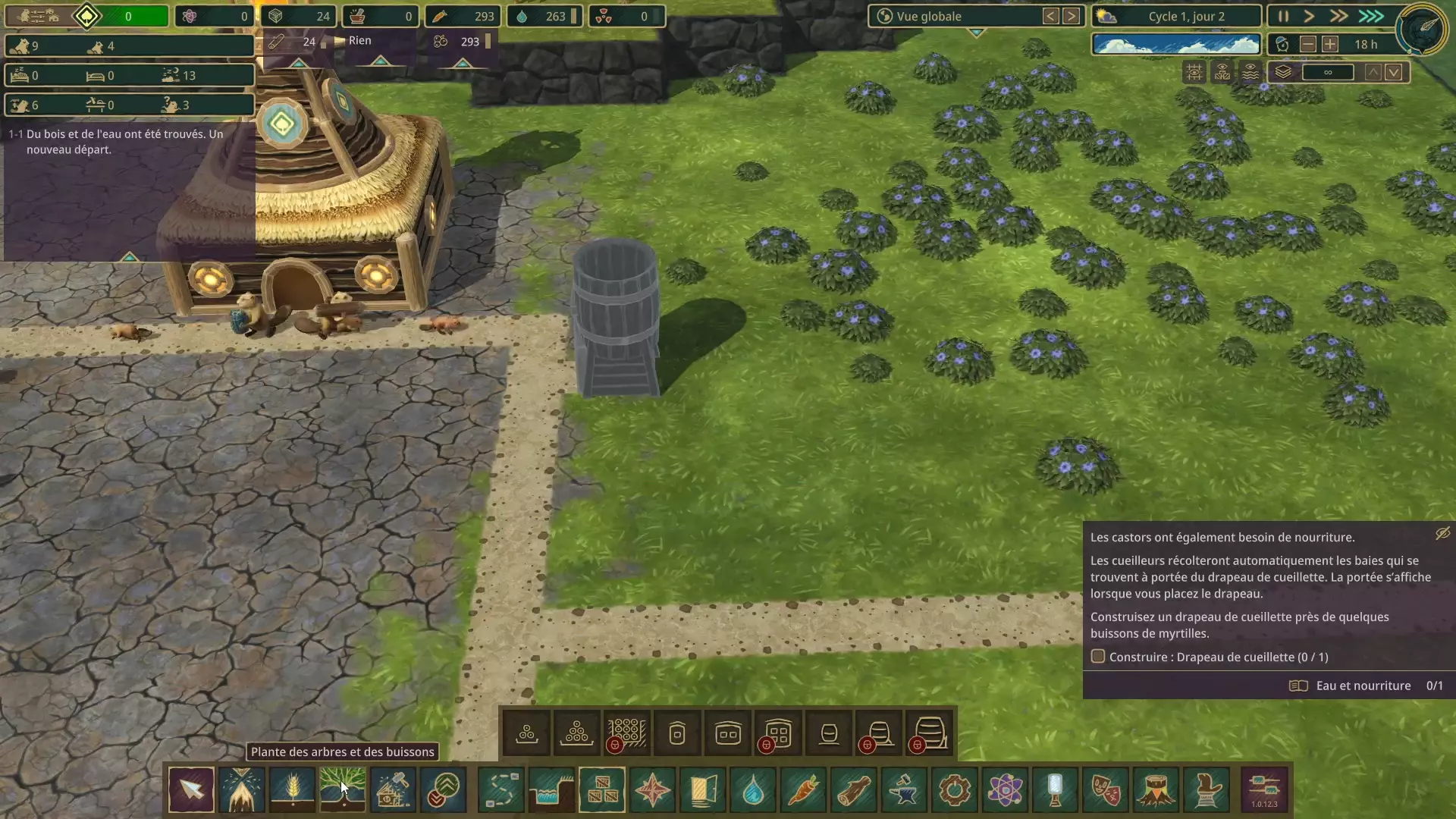
Task: Select the cursor tool in the toolbar
Action: click(191, 789)
